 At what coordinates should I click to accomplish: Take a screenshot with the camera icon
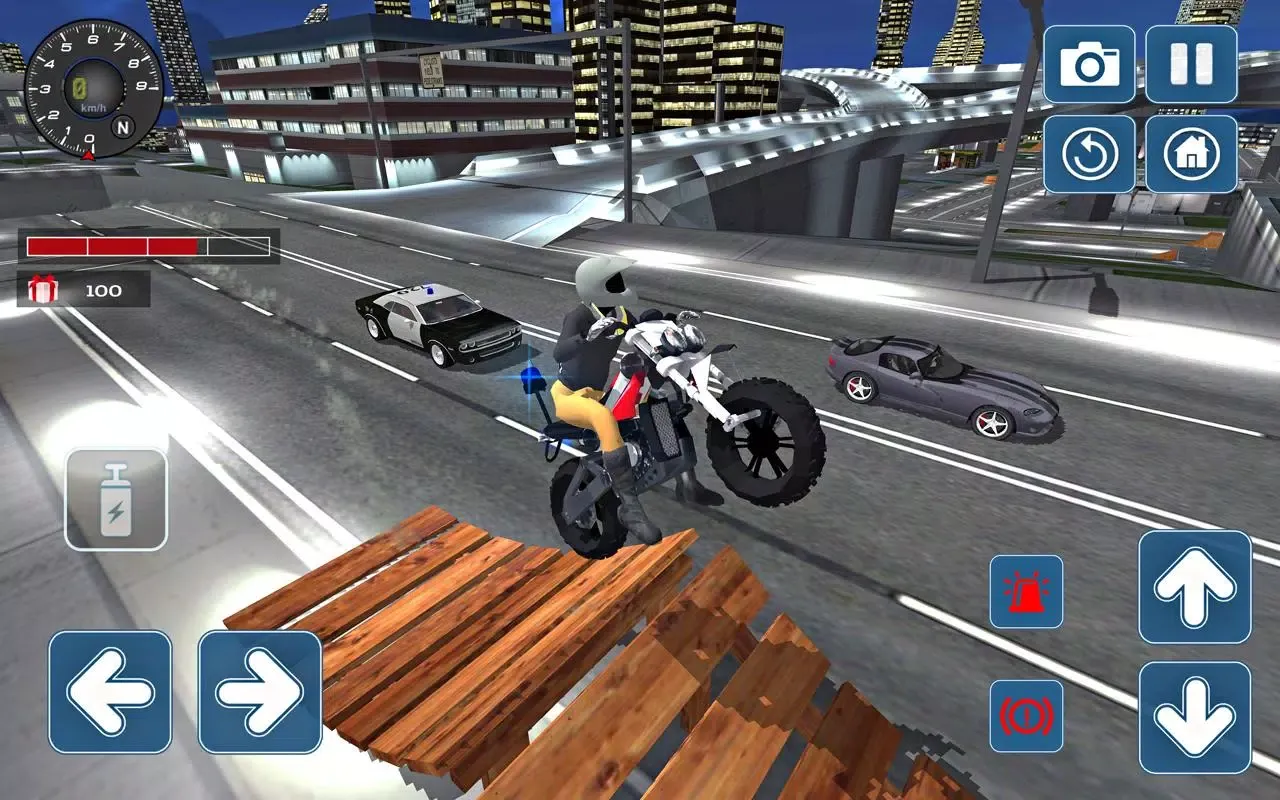pyautogui.click(x=1090, y=65)
